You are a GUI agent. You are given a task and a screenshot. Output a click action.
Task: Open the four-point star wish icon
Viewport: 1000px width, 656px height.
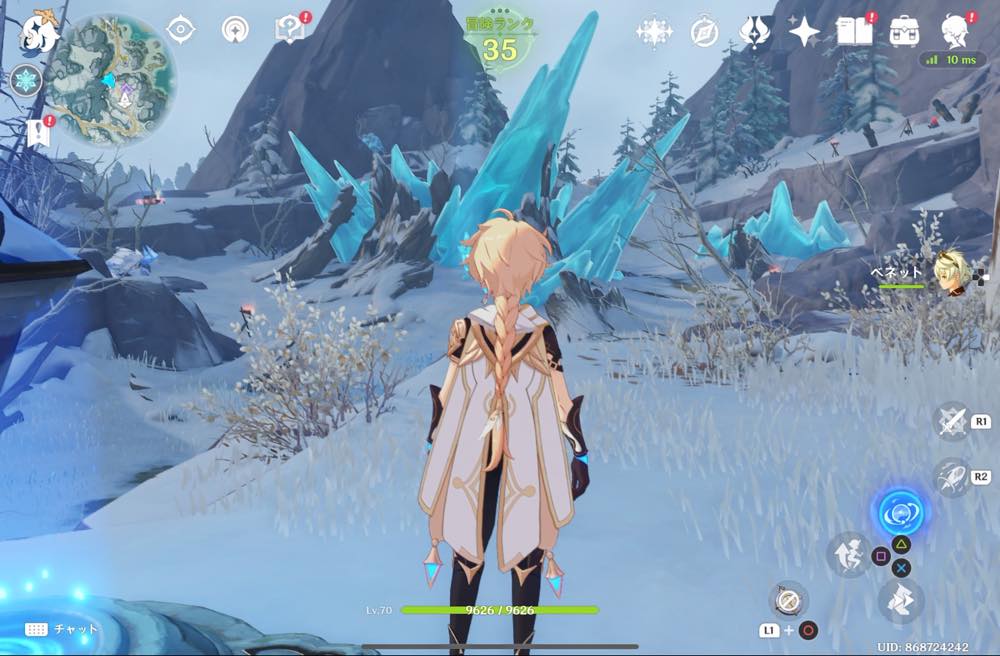tap(804, 32)
